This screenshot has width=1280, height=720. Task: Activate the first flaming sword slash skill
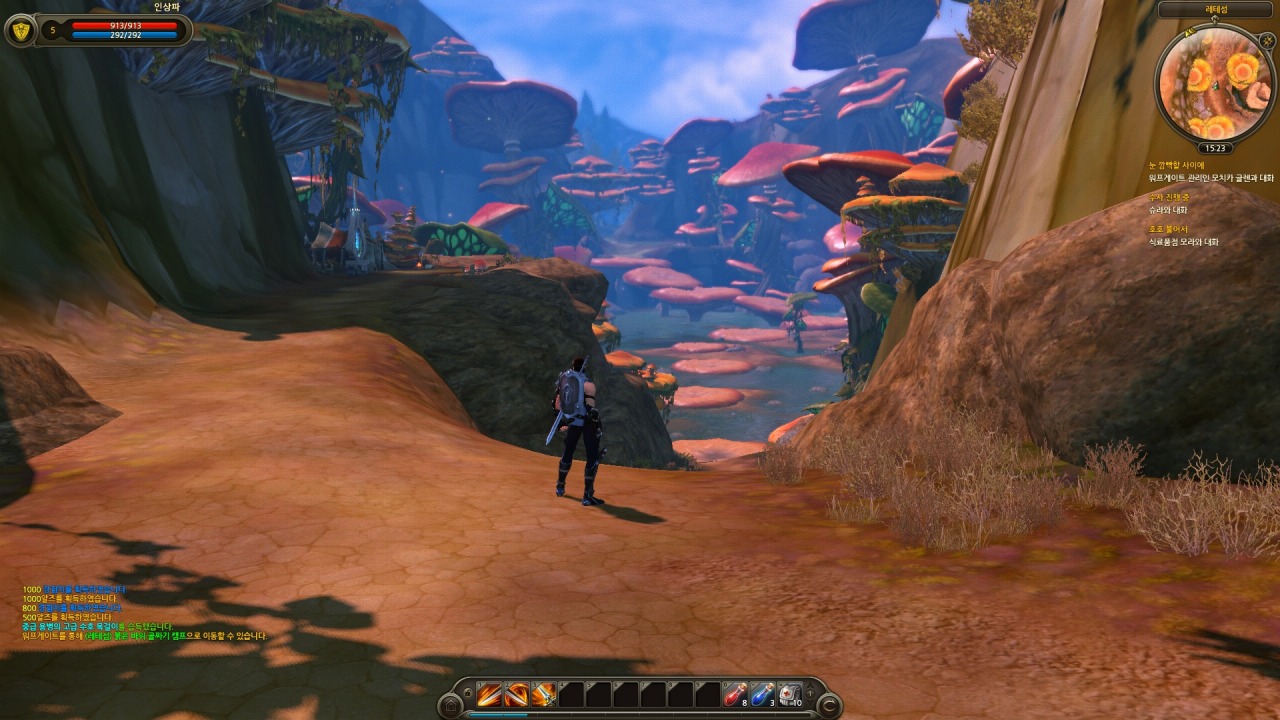[490, 694]
